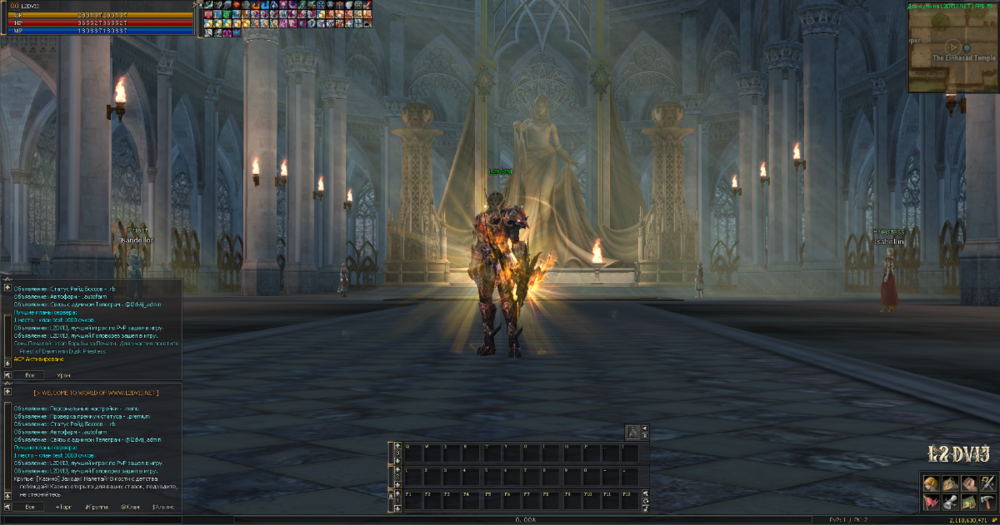Switch to the Урон chat tab

[x=63, y=374]
